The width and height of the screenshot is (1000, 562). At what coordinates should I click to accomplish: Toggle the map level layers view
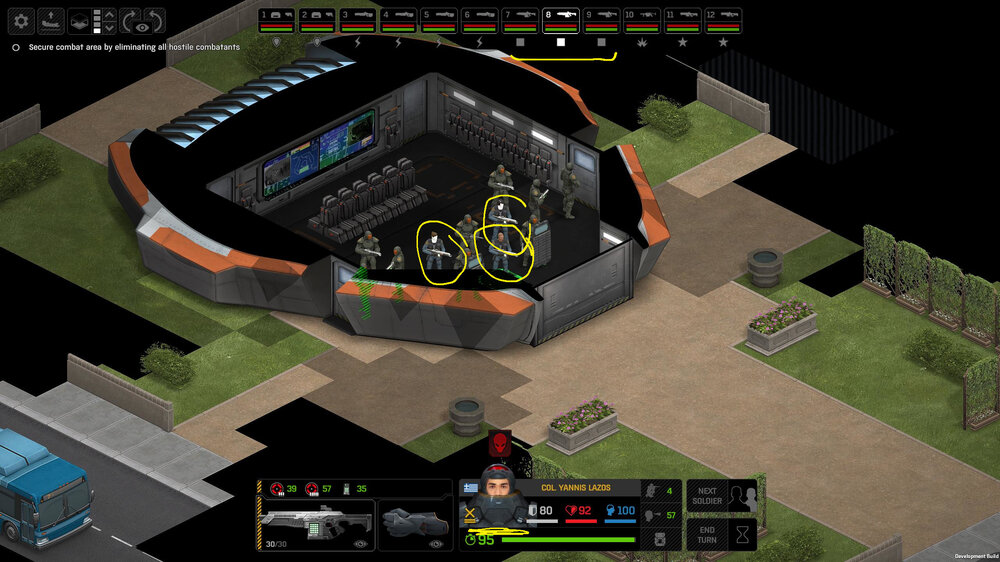pos(80,20)
